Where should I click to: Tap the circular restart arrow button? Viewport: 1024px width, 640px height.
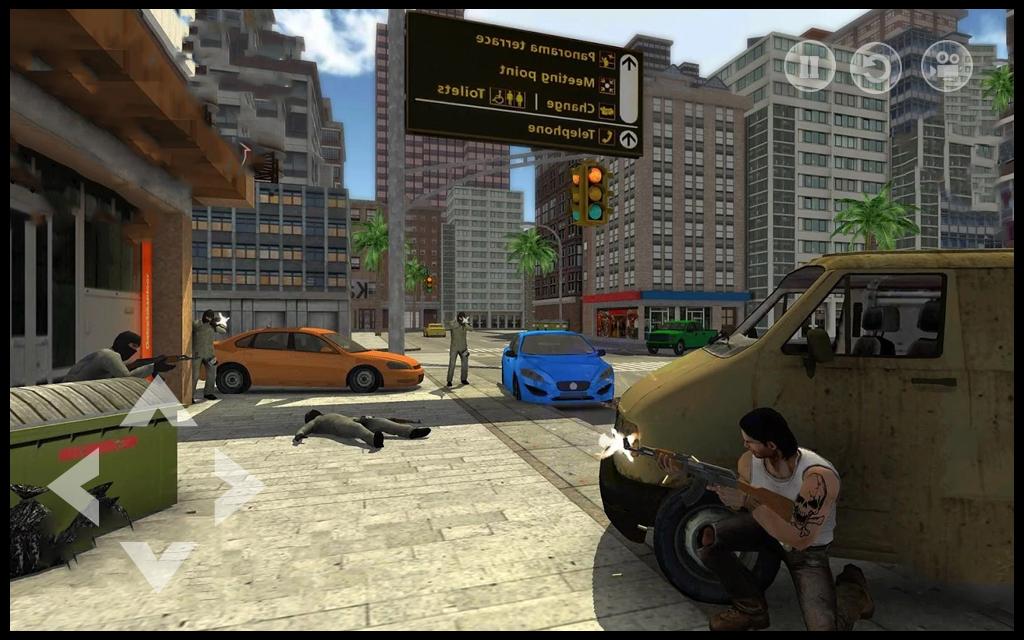click(x=875, y=67)
